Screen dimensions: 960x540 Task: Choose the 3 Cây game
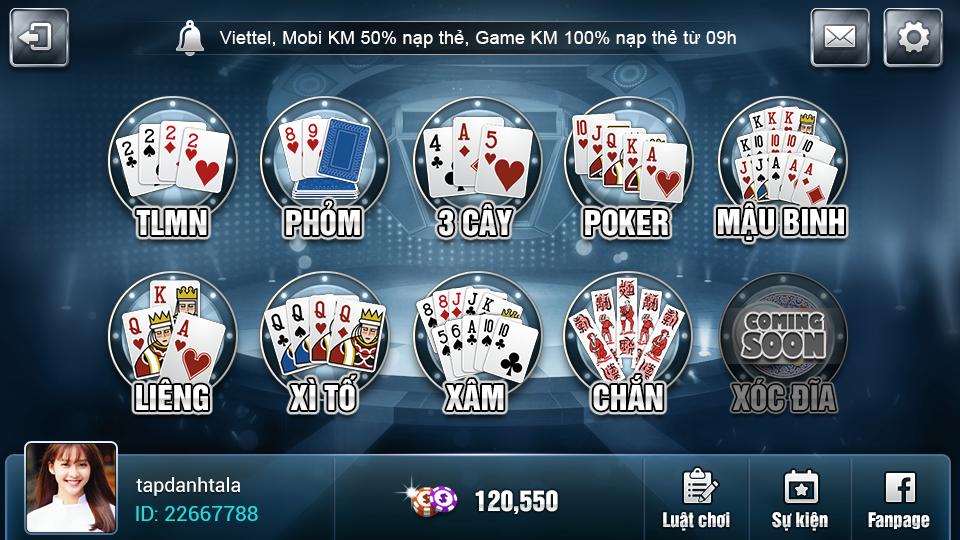coord(474,172)
